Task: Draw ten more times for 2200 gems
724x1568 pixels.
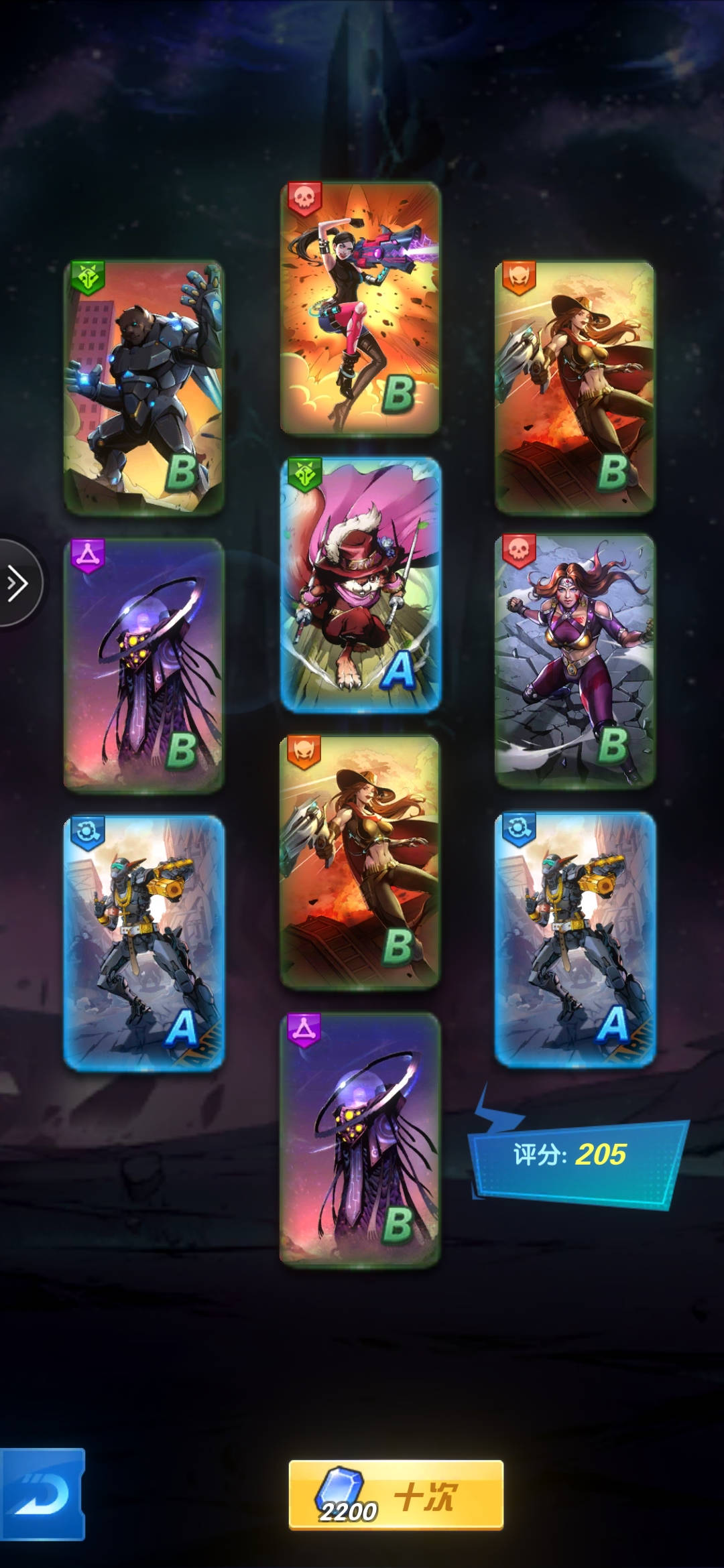Action: pyautogui.click(x=396, y=1494)
